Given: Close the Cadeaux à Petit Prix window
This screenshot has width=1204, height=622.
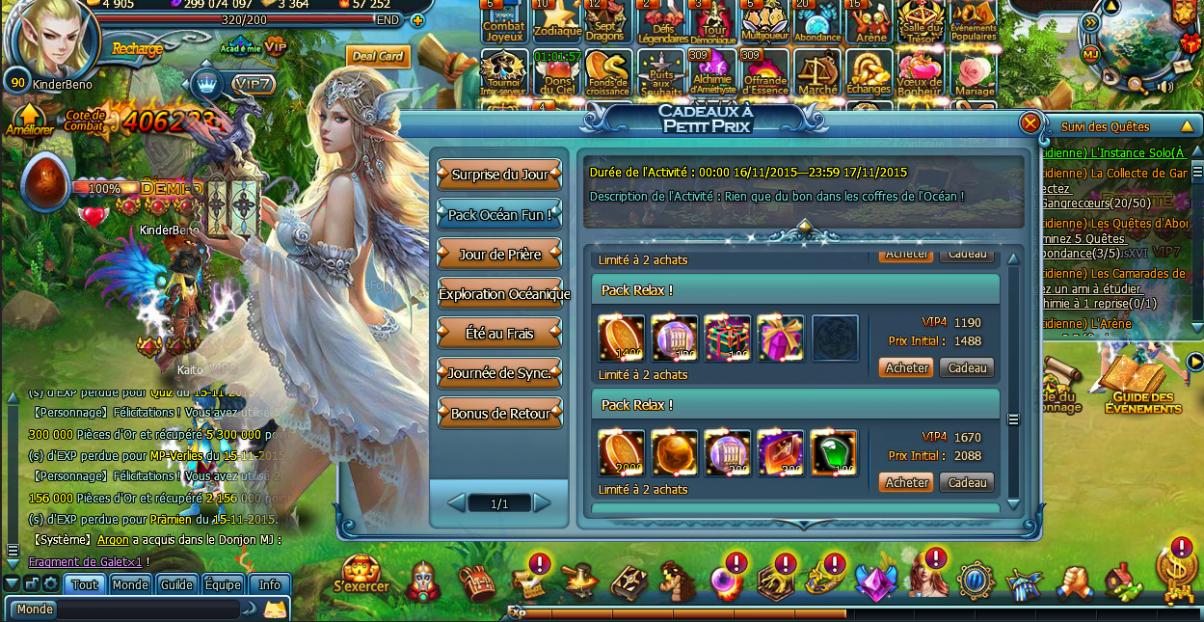Looking at the screenshot, I should 1030,123.
